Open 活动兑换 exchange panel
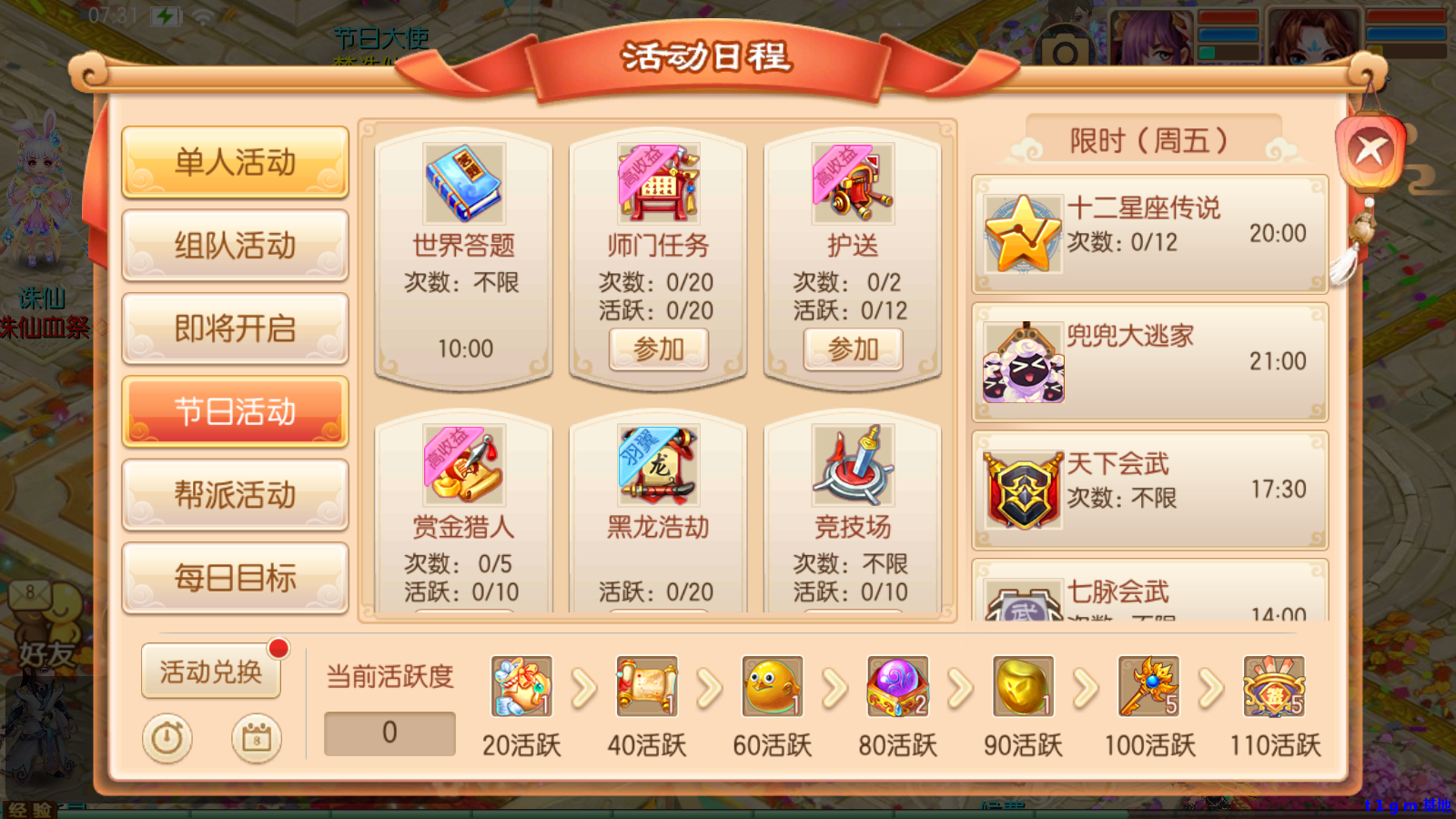 pos(211,673)
